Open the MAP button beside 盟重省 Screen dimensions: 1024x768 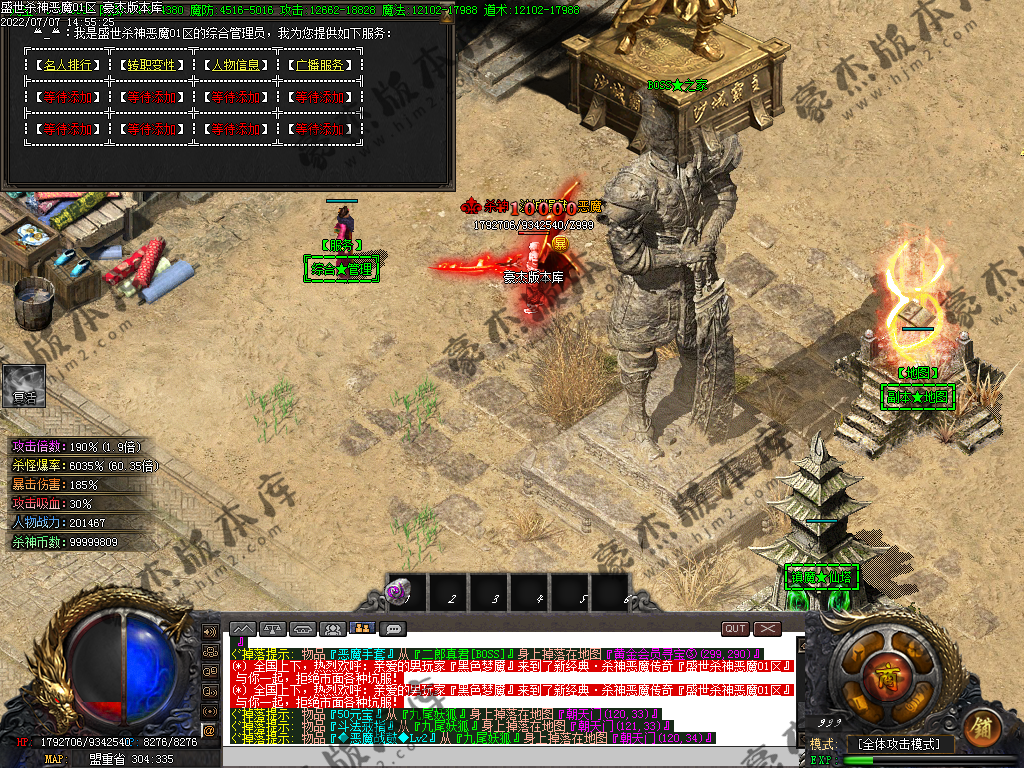point(54,759)
